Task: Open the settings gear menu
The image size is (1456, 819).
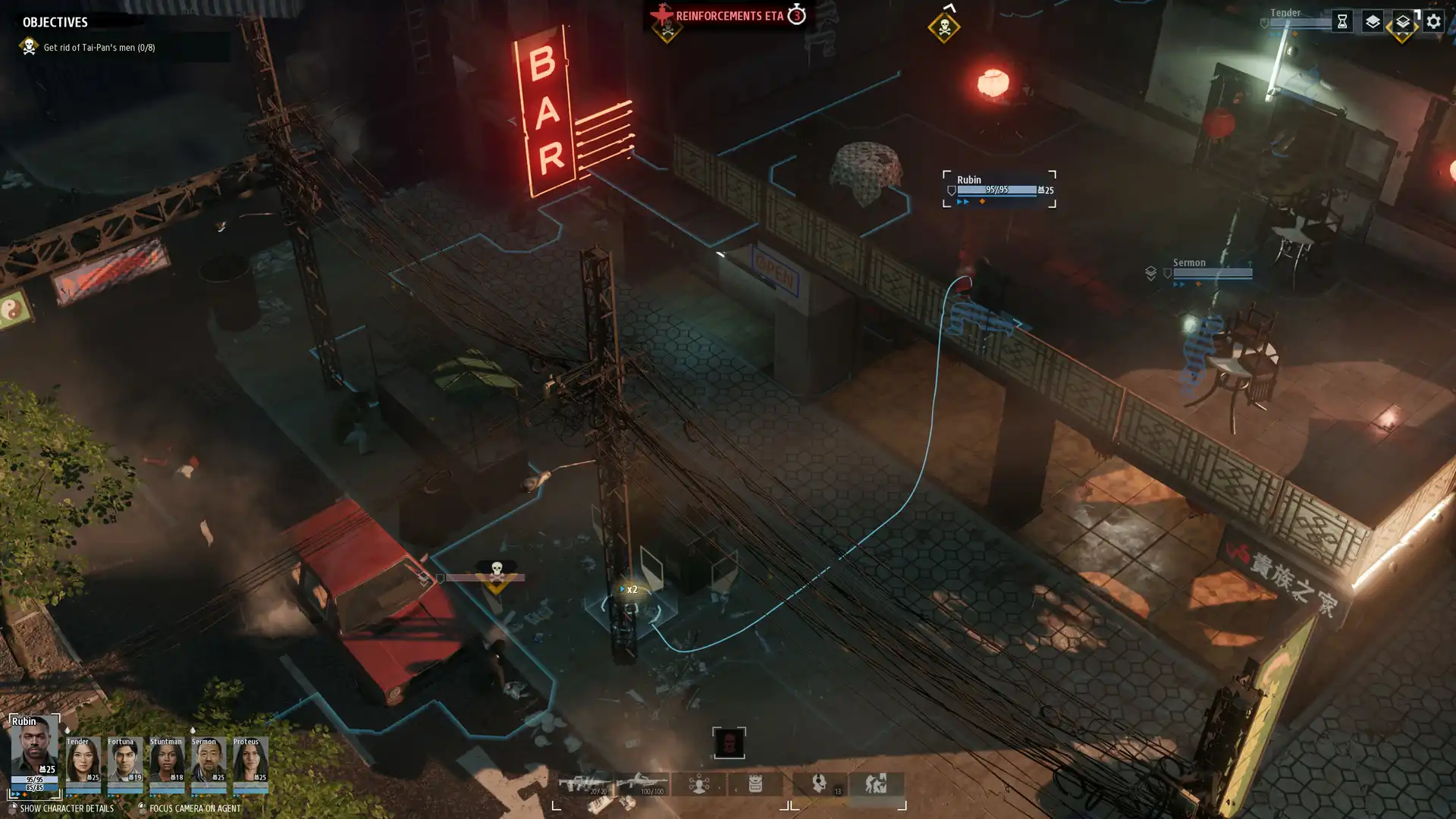Action: pos(1433,22)
